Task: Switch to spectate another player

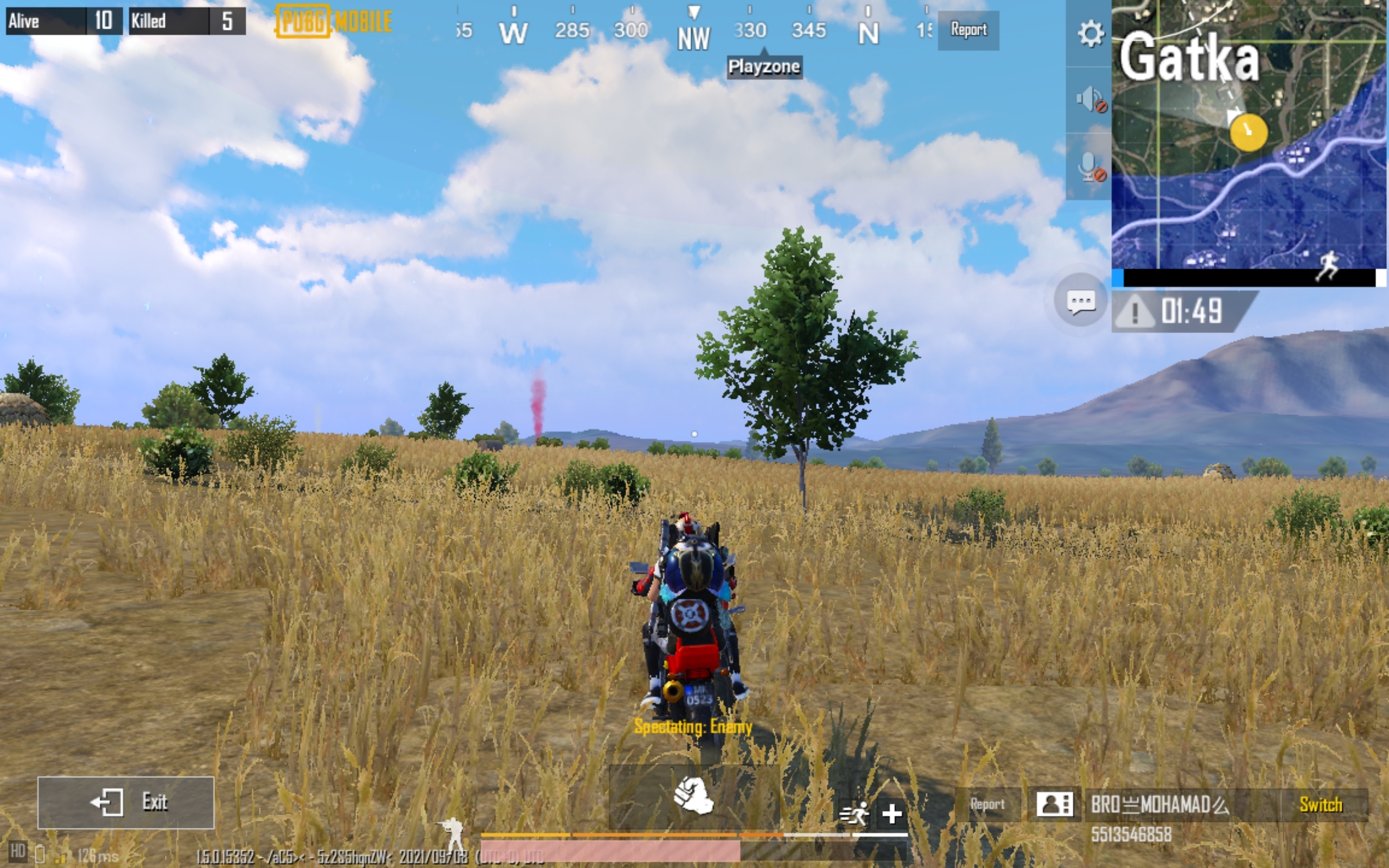Action: [x=1322, y=803]
